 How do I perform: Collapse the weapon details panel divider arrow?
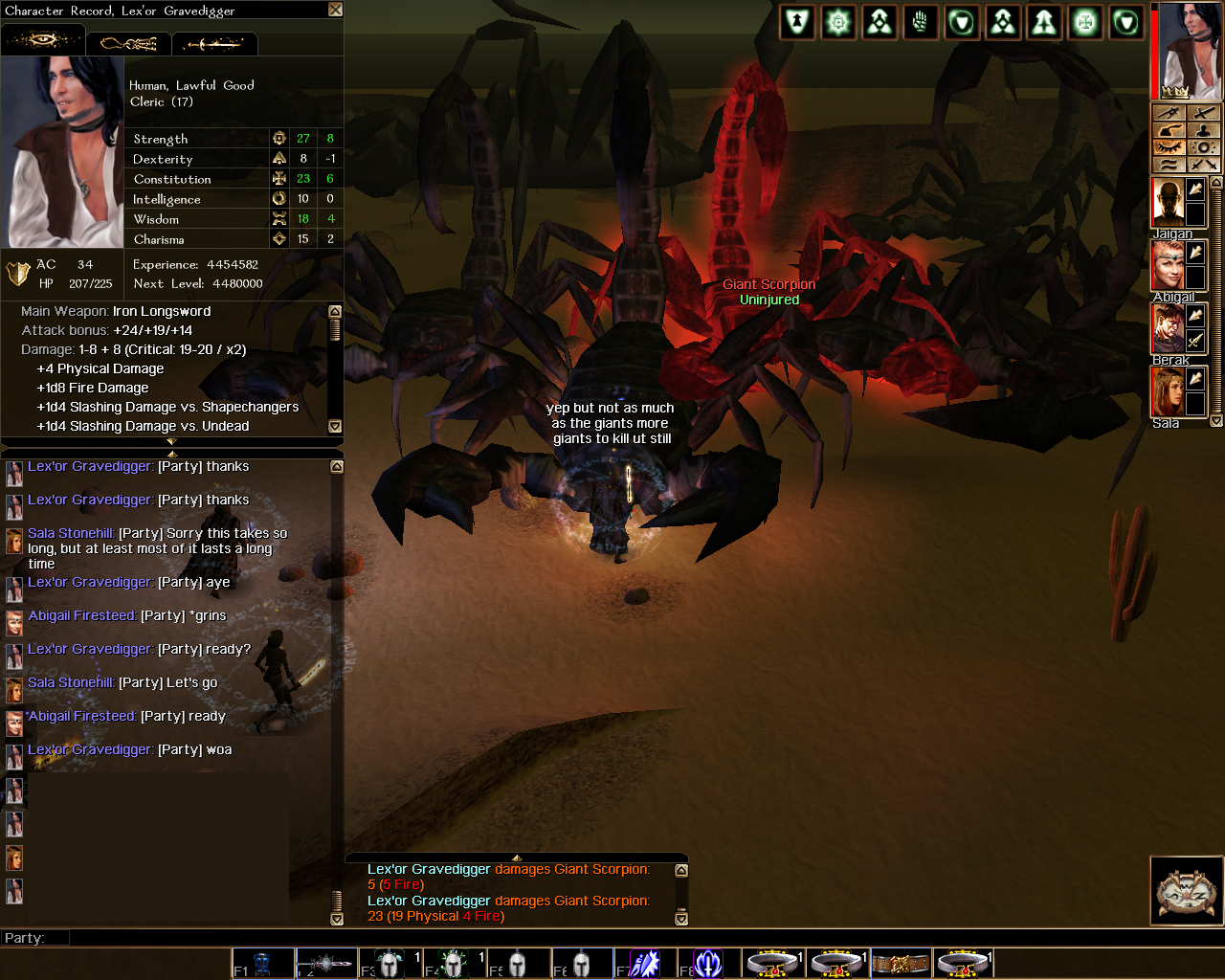tap(172, 442)
